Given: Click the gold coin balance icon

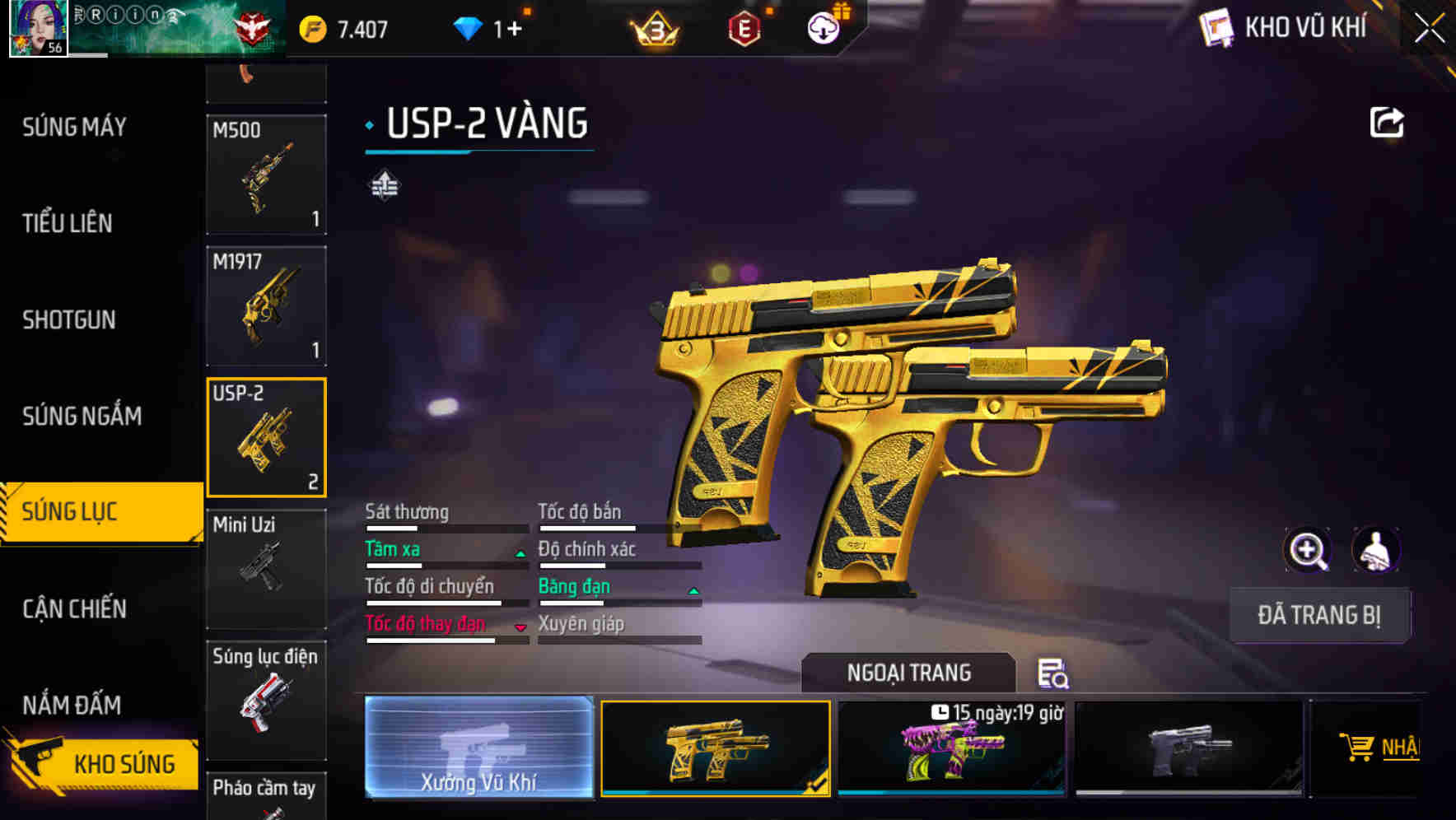Looking at the screenshot, I should tap(311, 27).
